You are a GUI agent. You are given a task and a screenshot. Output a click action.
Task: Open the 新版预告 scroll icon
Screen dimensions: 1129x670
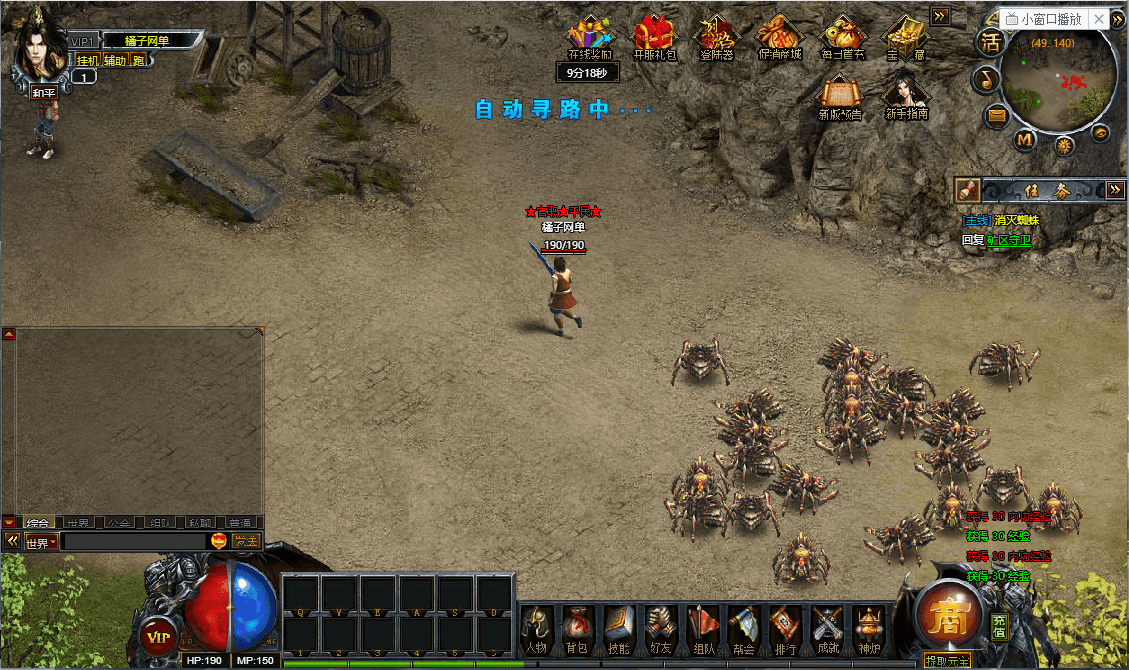click(840, 98)
